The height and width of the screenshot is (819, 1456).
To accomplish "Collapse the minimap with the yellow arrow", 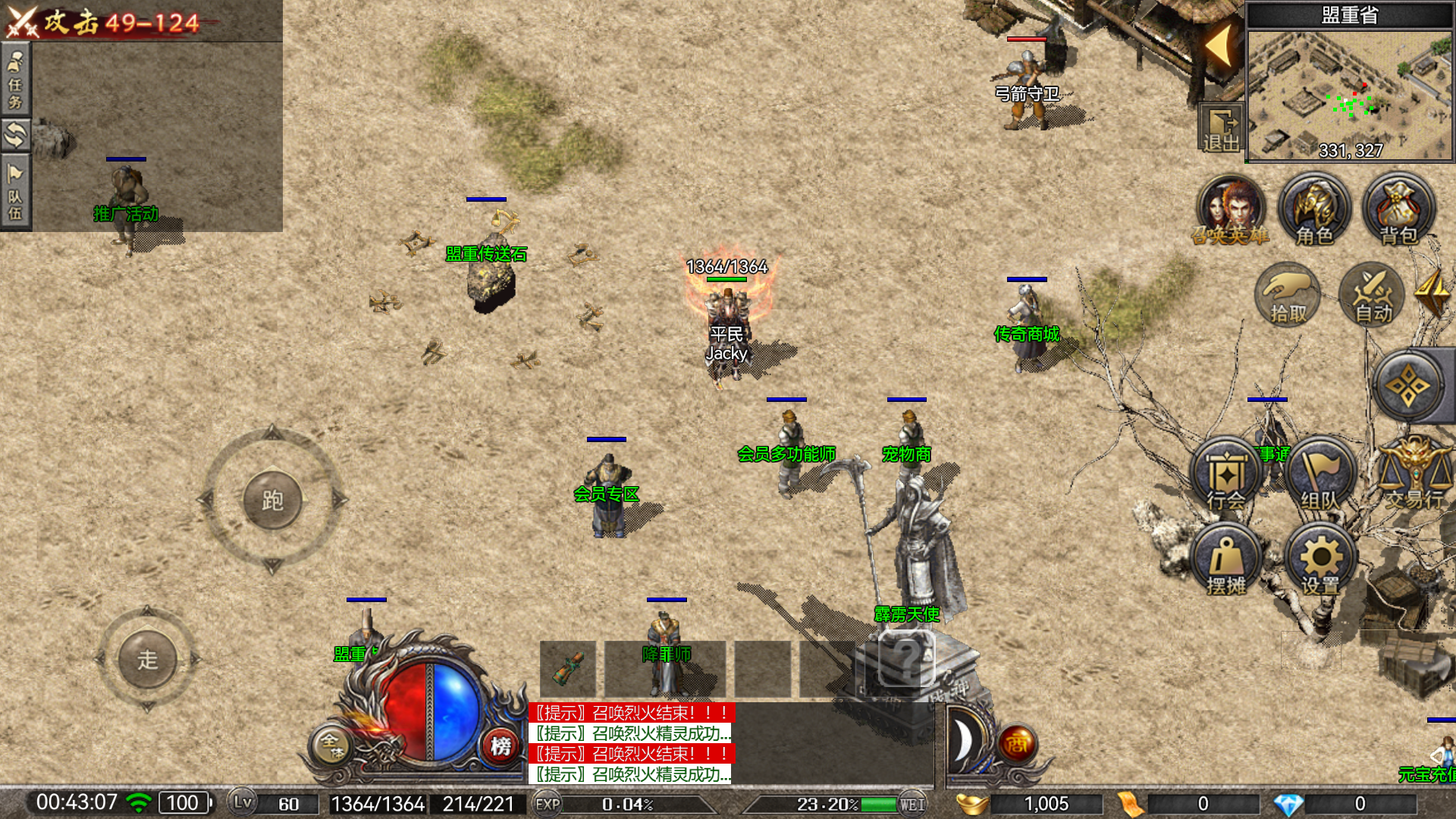I will 1219,45.
